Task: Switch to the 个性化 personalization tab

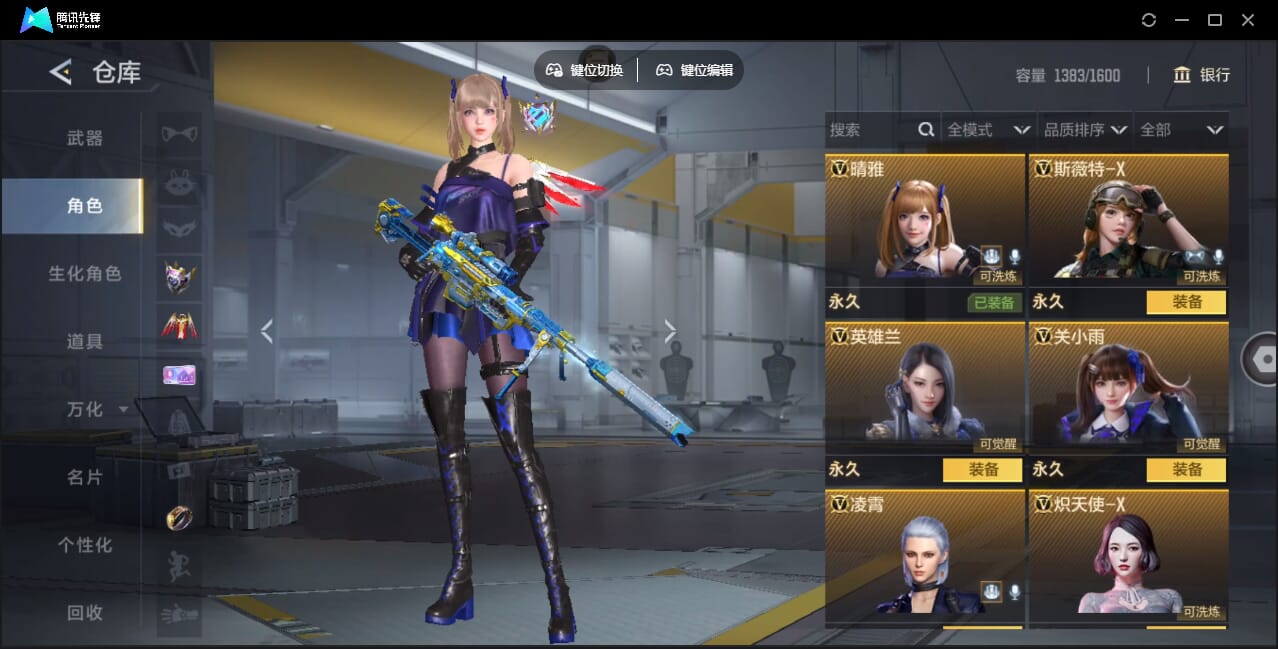Action: 85,545
